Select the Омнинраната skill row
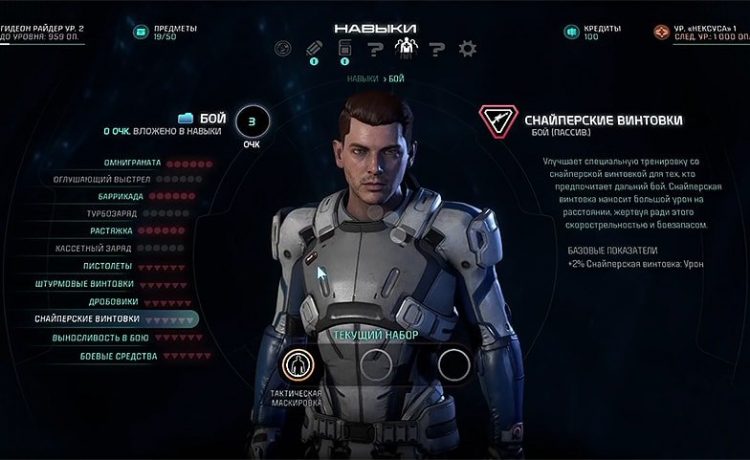Screen dimensions: 750x460 [x=132, y=162]
